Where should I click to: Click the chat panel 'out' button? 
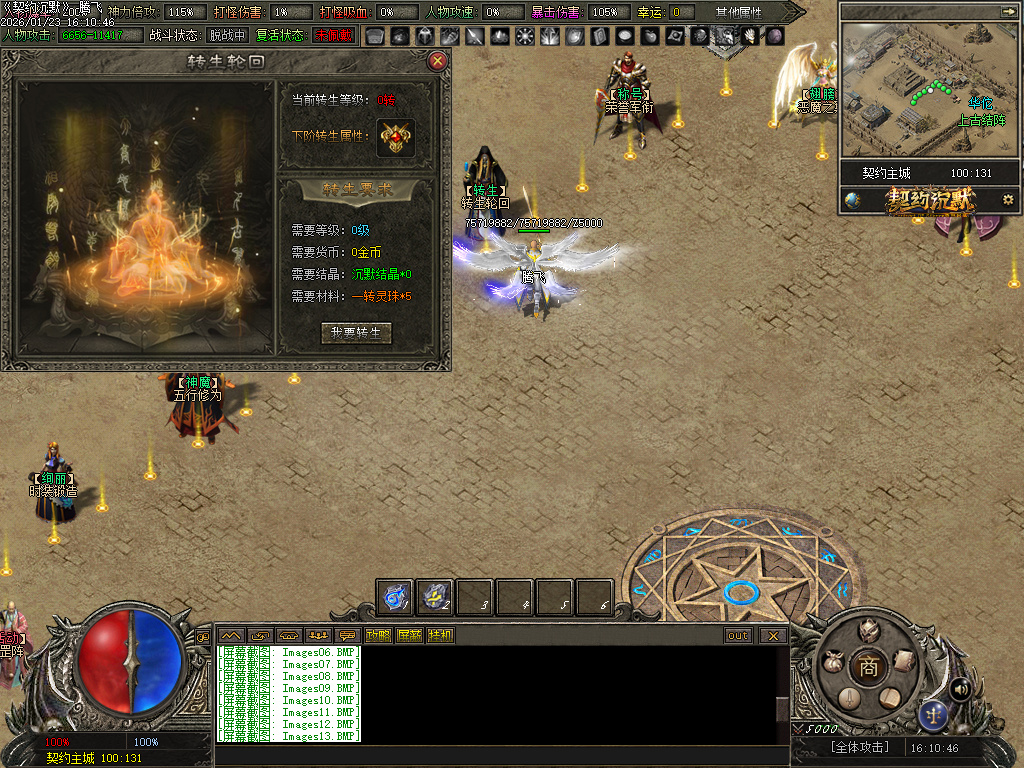coord(738,635)
